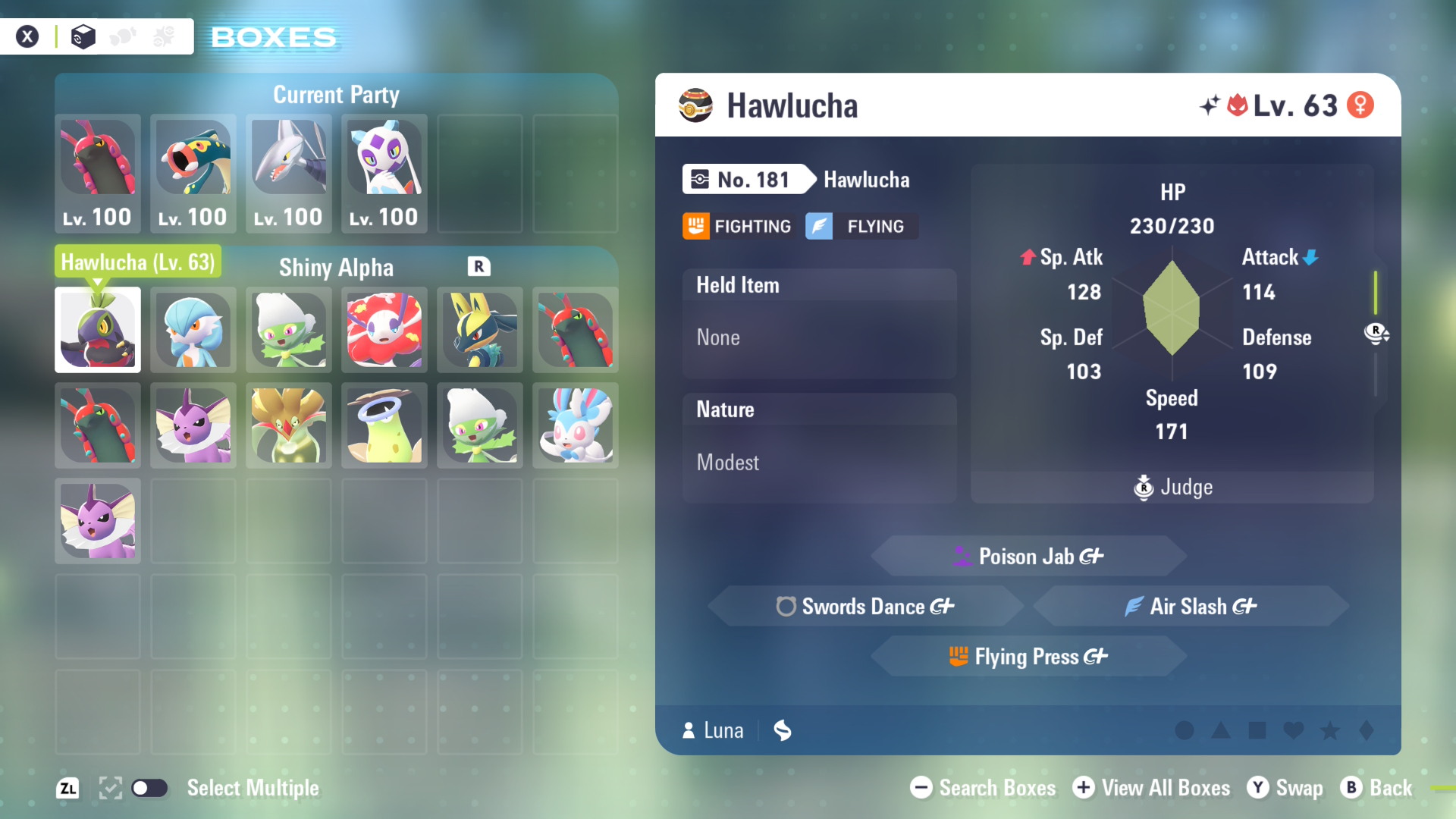Screen dimensions: 1456x819
Task: Select the Swords Dance move
Action: point(865,607)
